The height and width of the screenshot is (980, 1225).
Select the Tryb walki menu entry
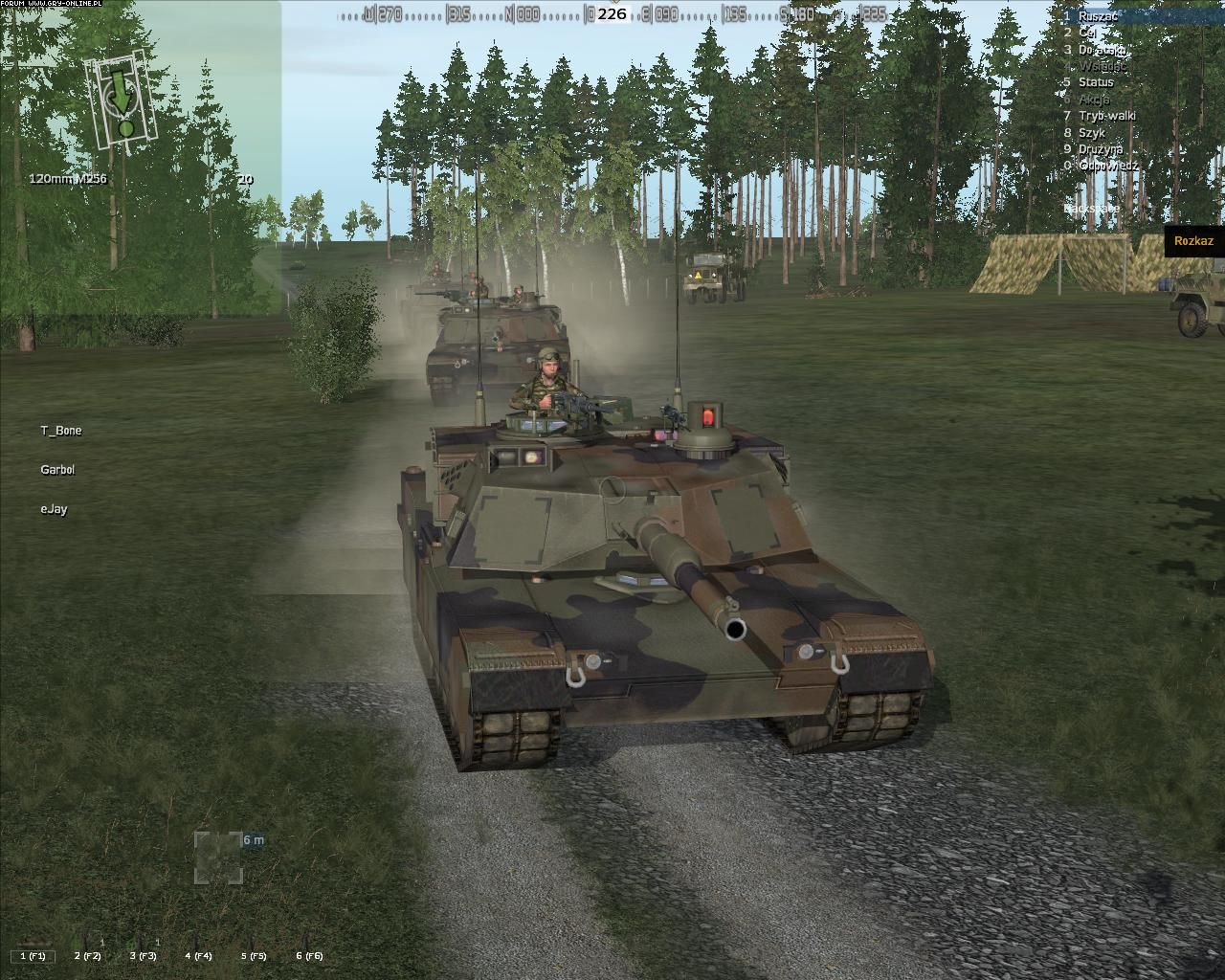(1107, 116)
